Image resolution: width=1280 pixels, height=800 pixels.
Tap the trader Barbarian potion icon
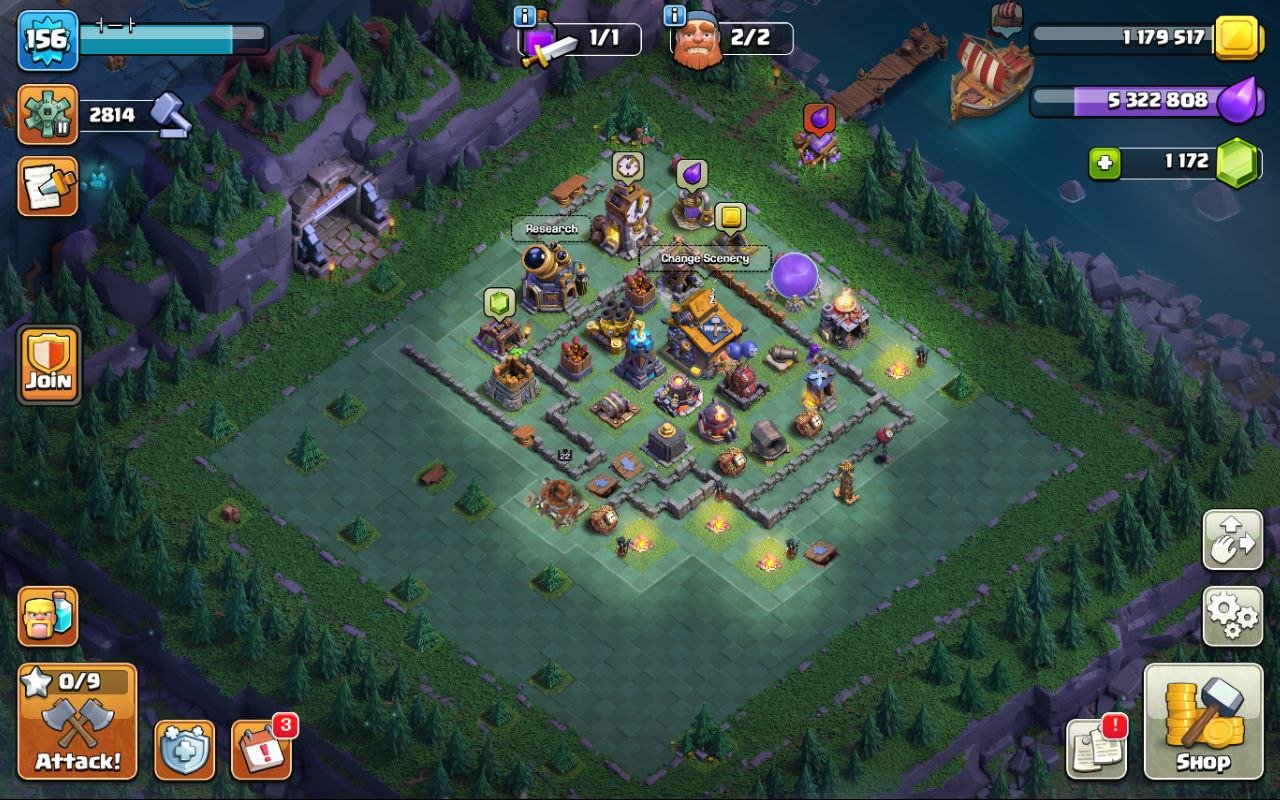[47, 618]
